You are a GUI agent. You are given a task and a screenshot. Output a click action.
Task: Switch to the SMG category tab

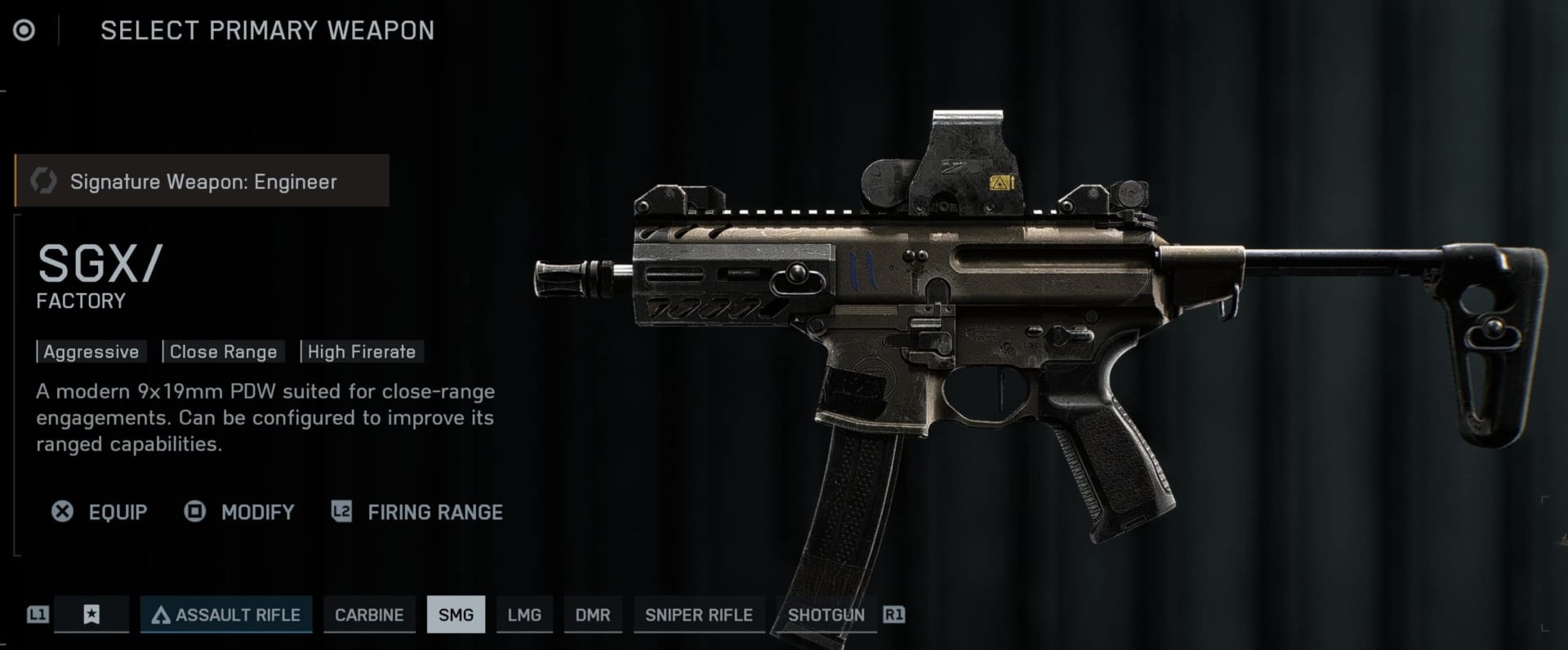[x=456, y=615]
